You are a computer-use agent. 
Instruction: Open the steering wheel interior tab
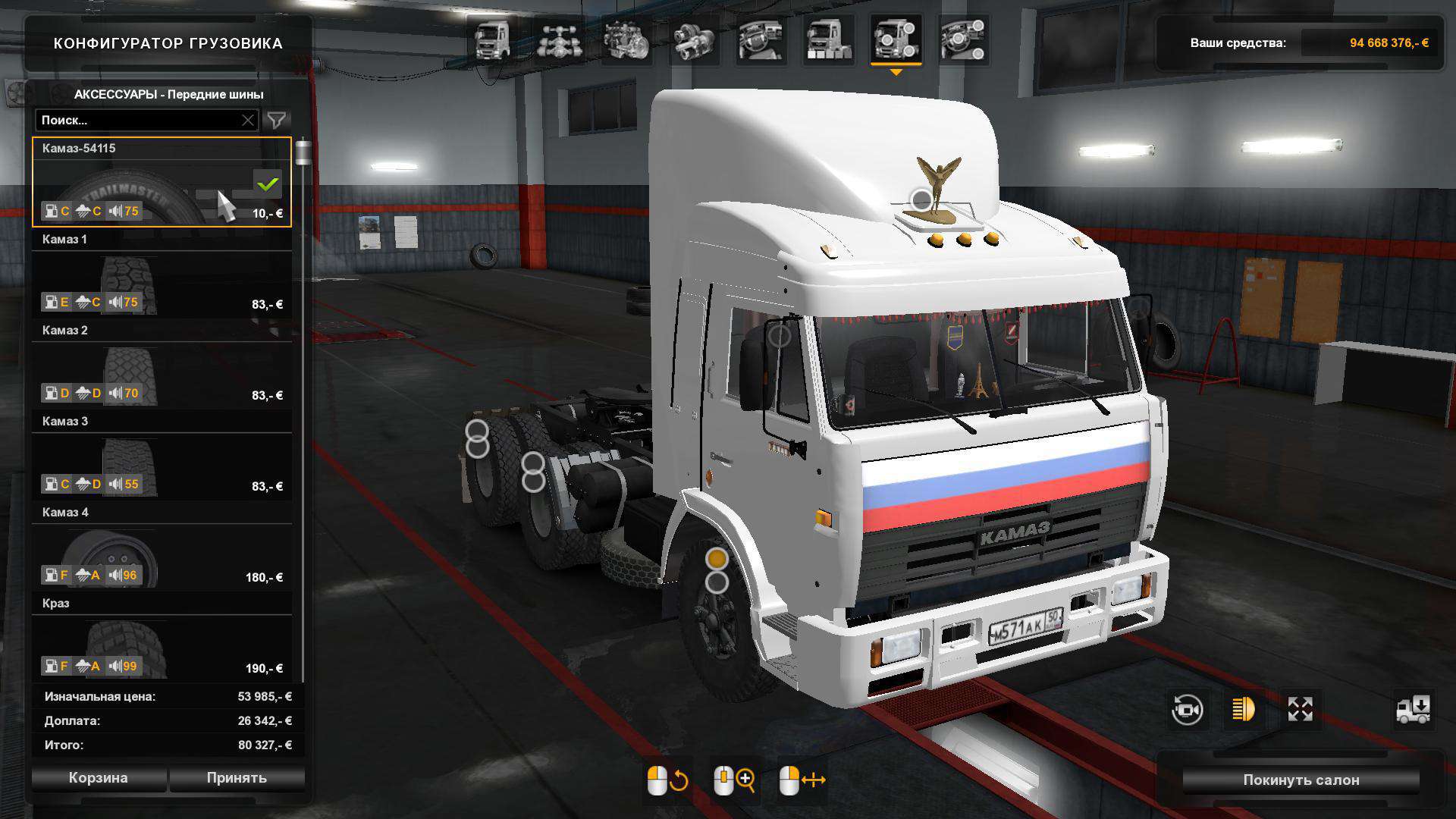click(x=761, y=40)
